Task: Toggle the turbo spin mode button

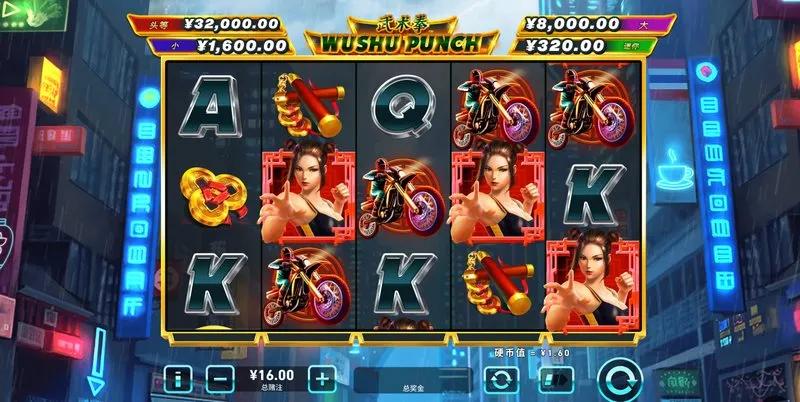Action: click(x=555, y=380)
